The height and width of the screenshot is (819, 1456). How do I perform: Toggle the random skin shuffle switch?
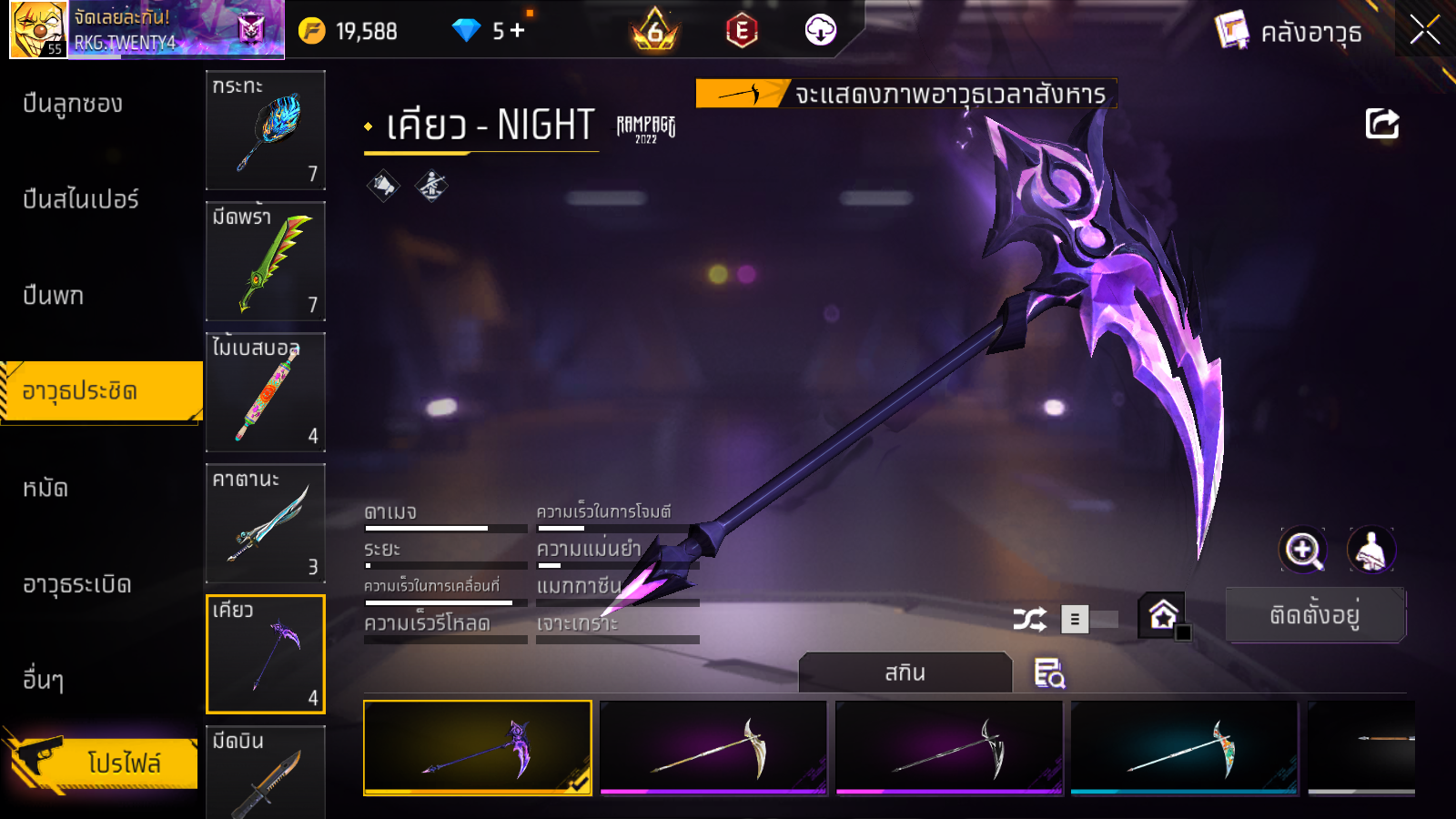1090,620
